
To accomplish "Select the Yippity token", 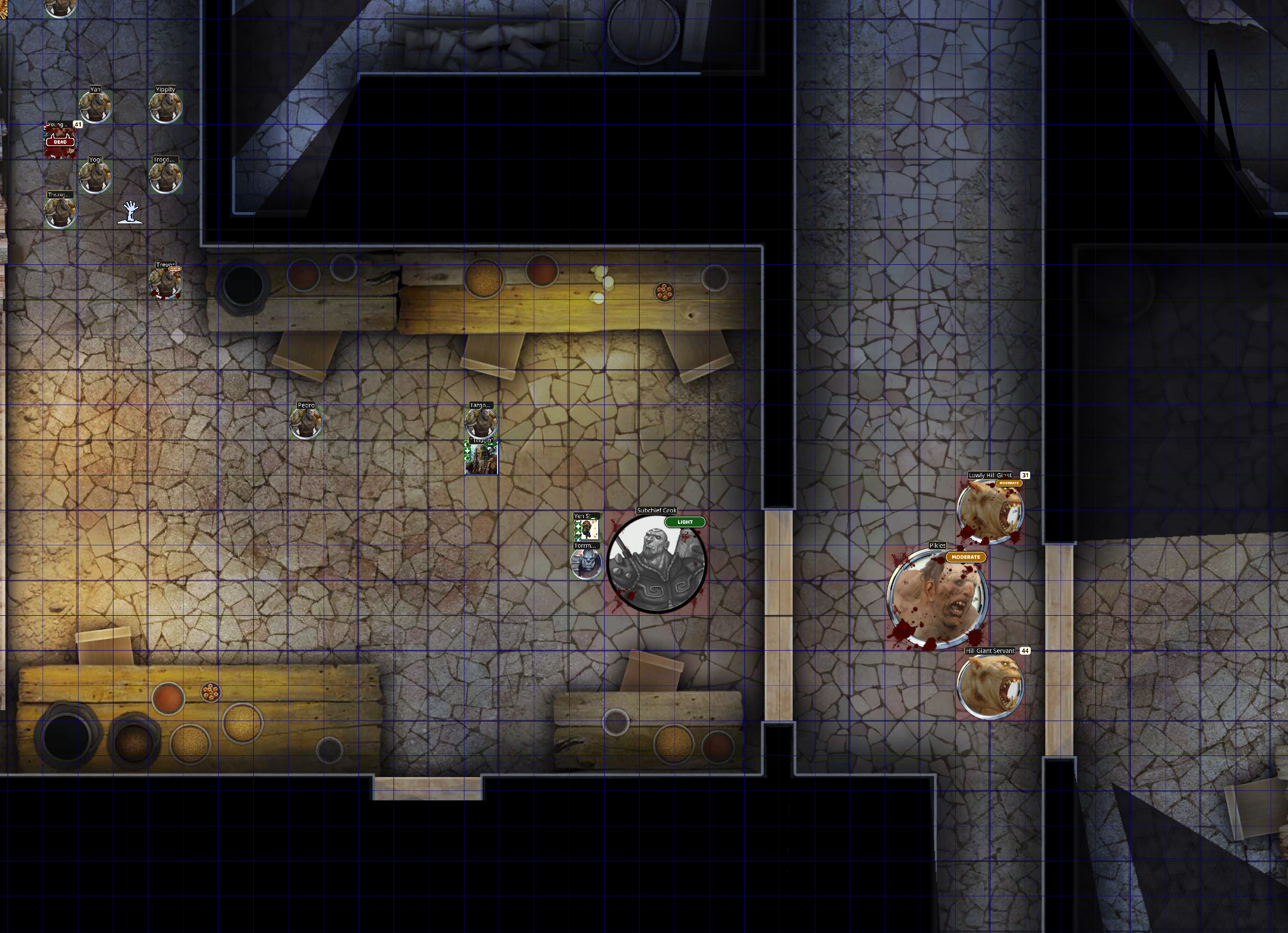I will 166,107.
